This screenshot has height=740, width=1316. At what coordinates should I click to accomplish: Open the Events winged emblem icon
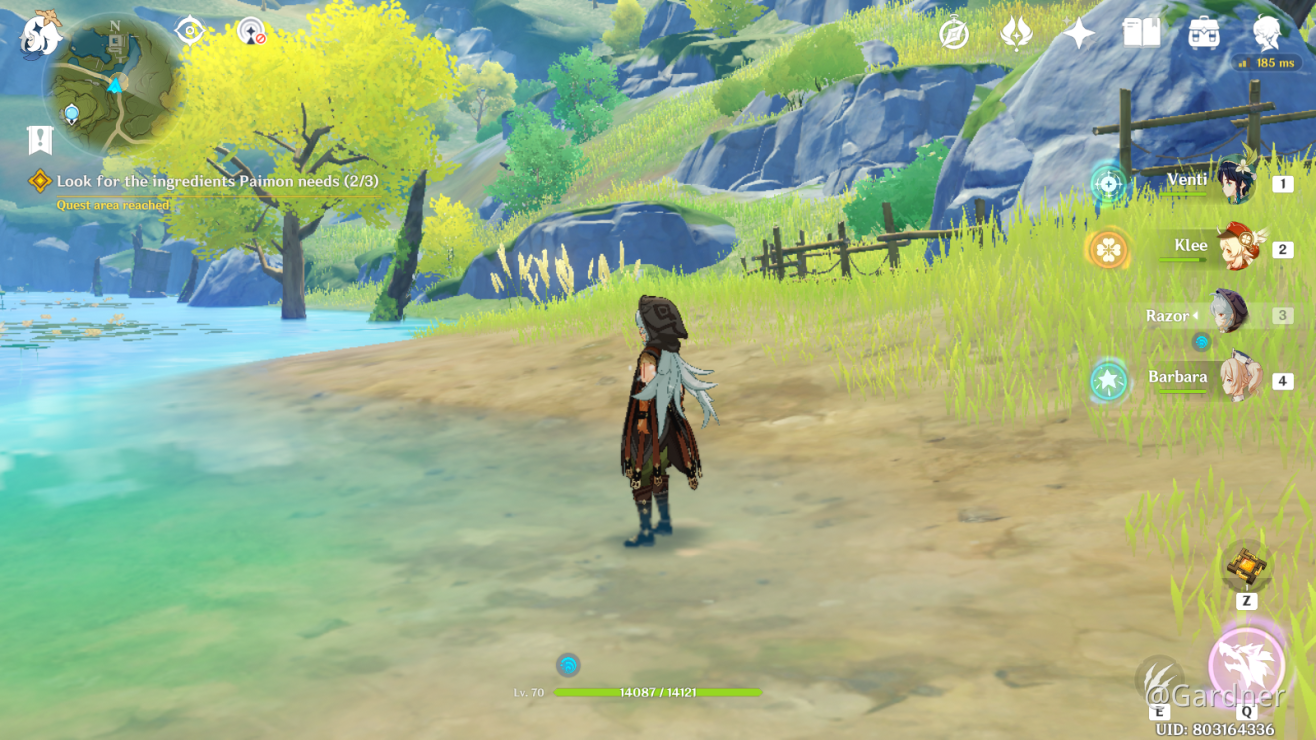pyautogui.click(x=1016, y=34)
